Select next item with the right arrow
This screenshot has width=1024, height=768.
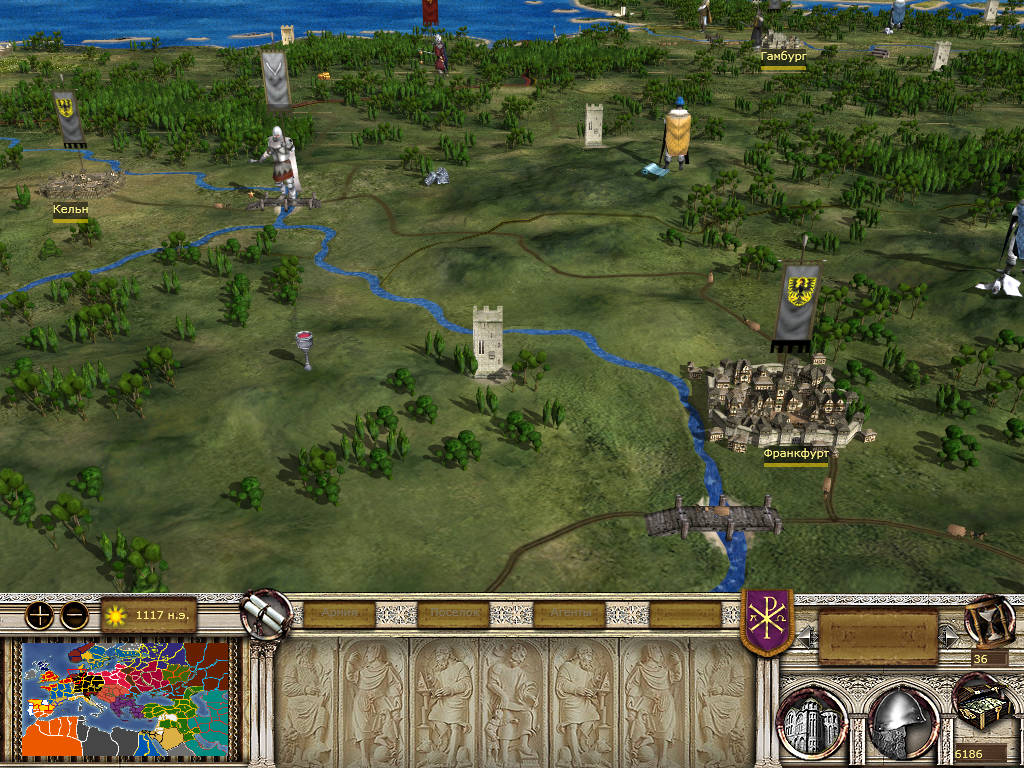(x=947, y=634)
